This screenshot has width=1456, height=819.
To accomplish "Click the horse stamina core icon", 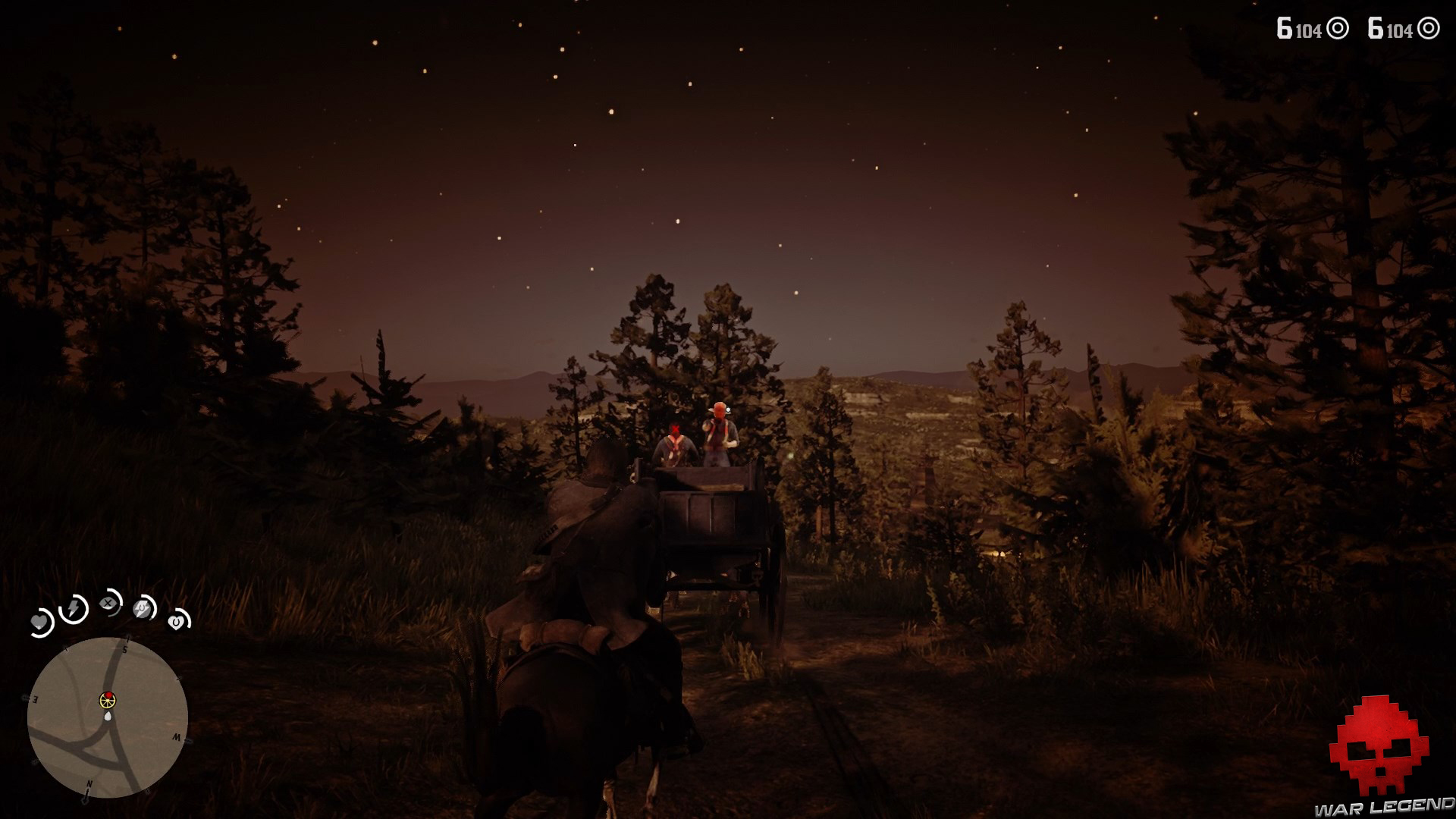I will 142,610.
